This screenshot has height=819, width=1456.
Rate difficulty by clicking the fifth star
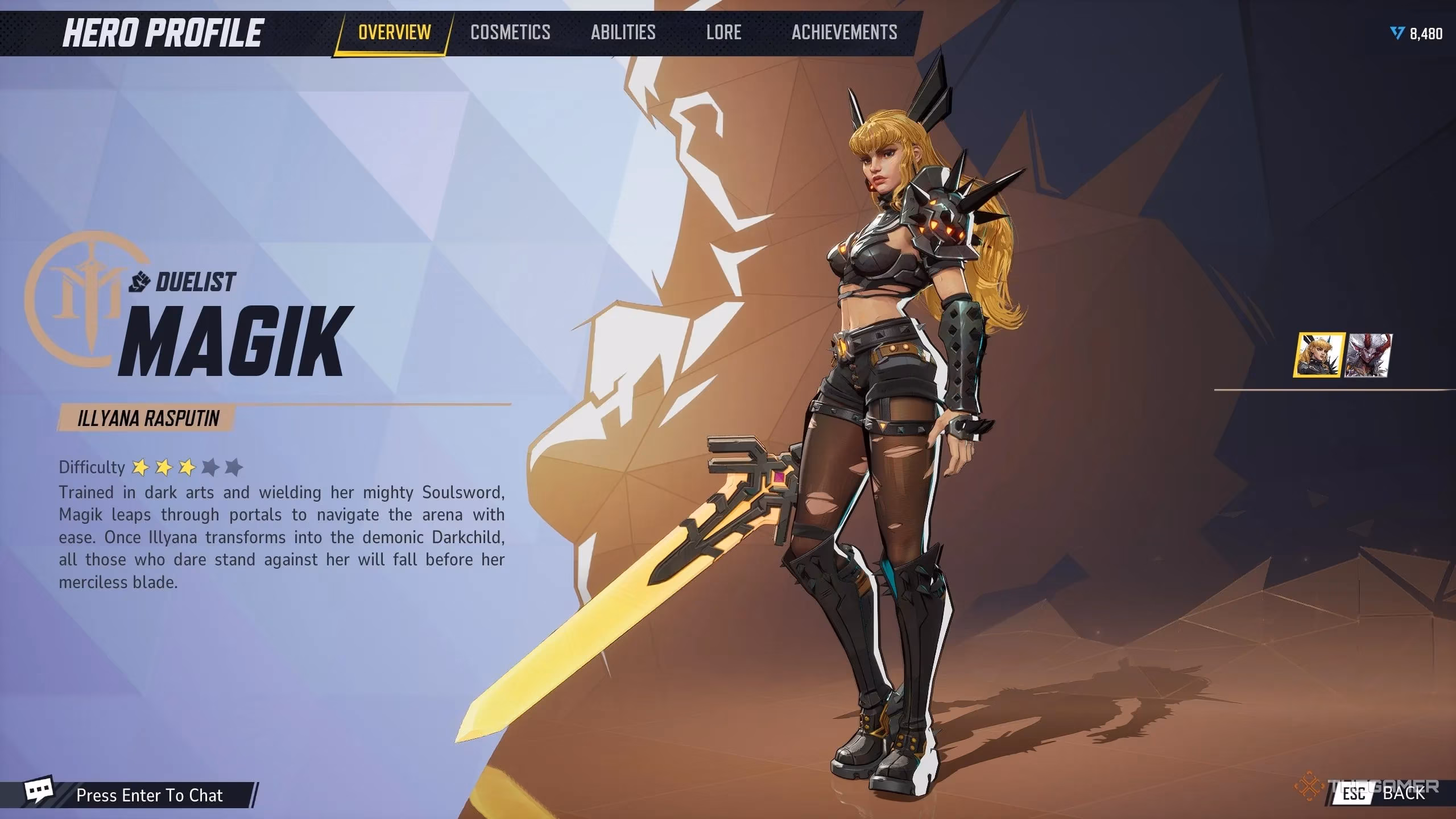235,468
